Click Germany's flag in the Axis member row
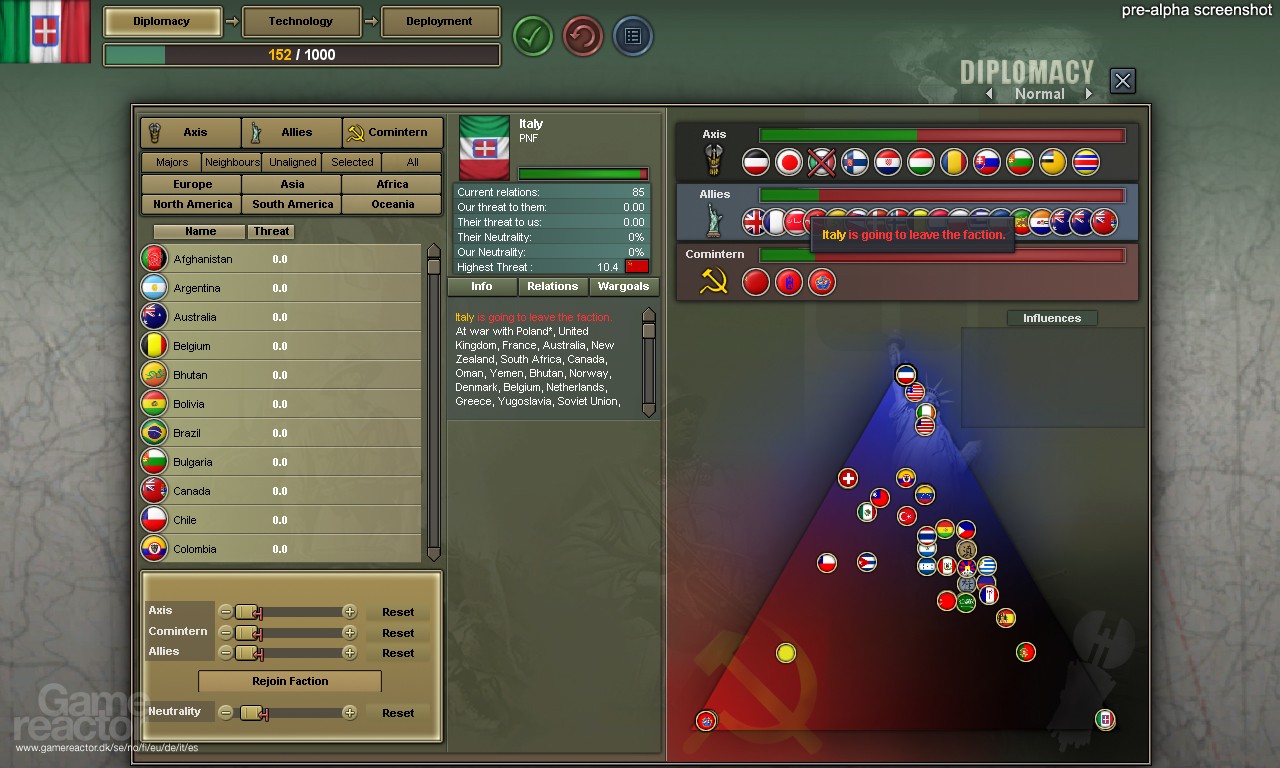This screenshot has width=1280, height=768. (x=757, y=162)
